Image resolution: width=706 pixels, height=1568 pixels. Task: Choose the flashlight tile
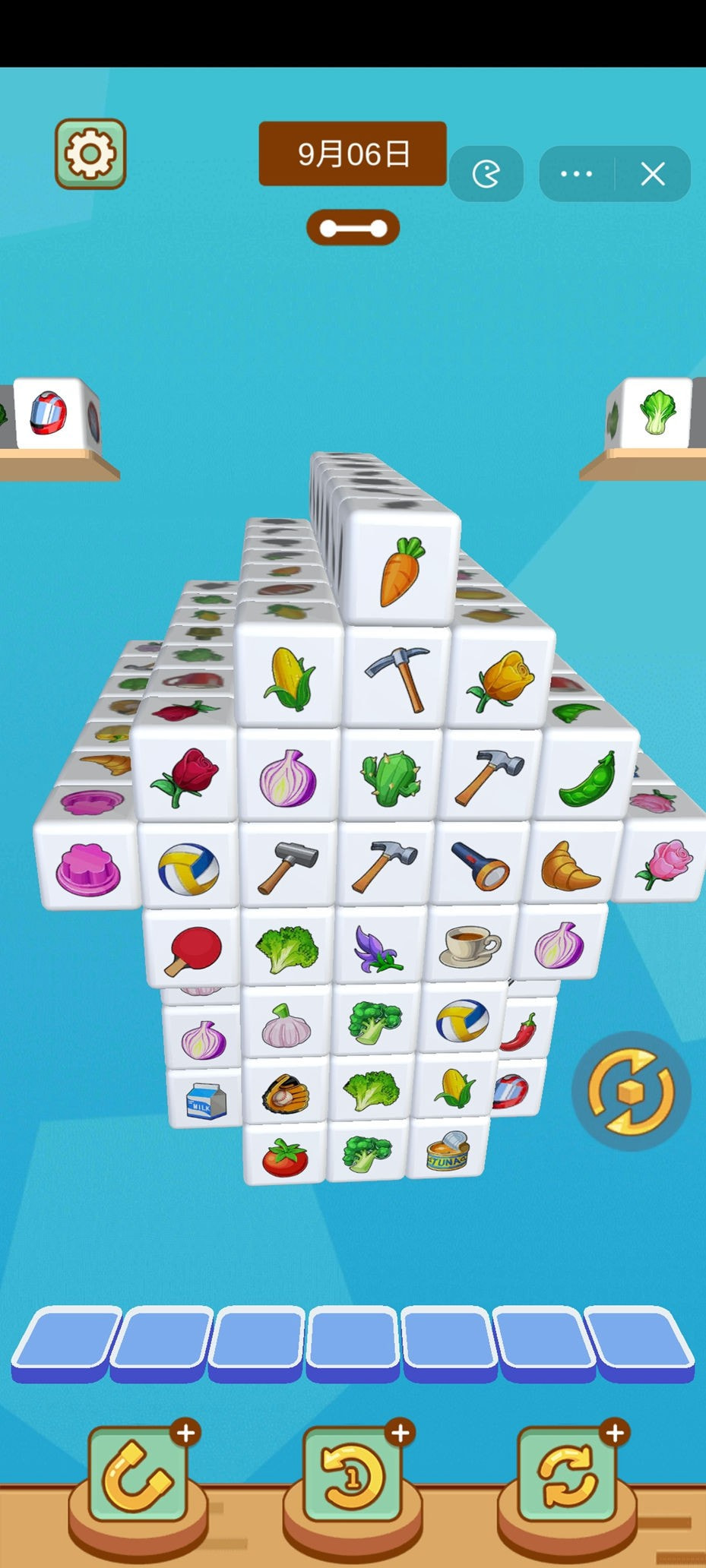pyautogui.click(x=480, y=865)
